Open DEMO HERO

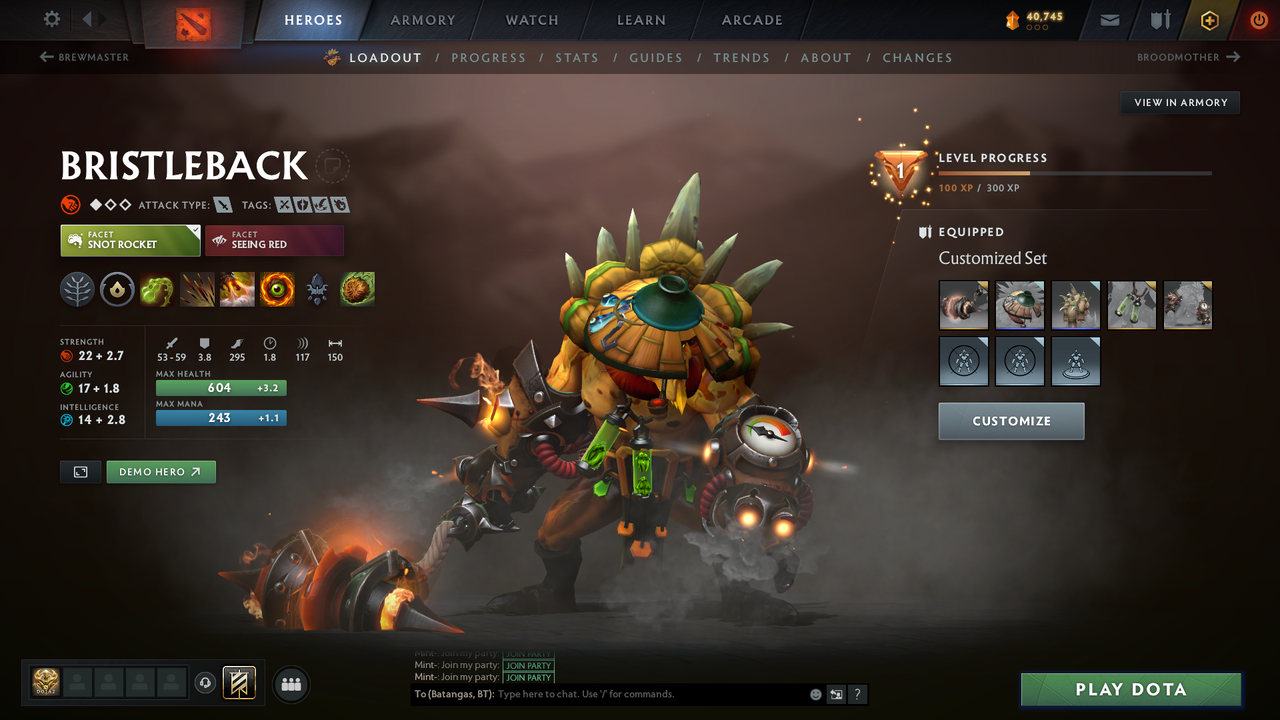pyautogui.click(x=160, y=471)
